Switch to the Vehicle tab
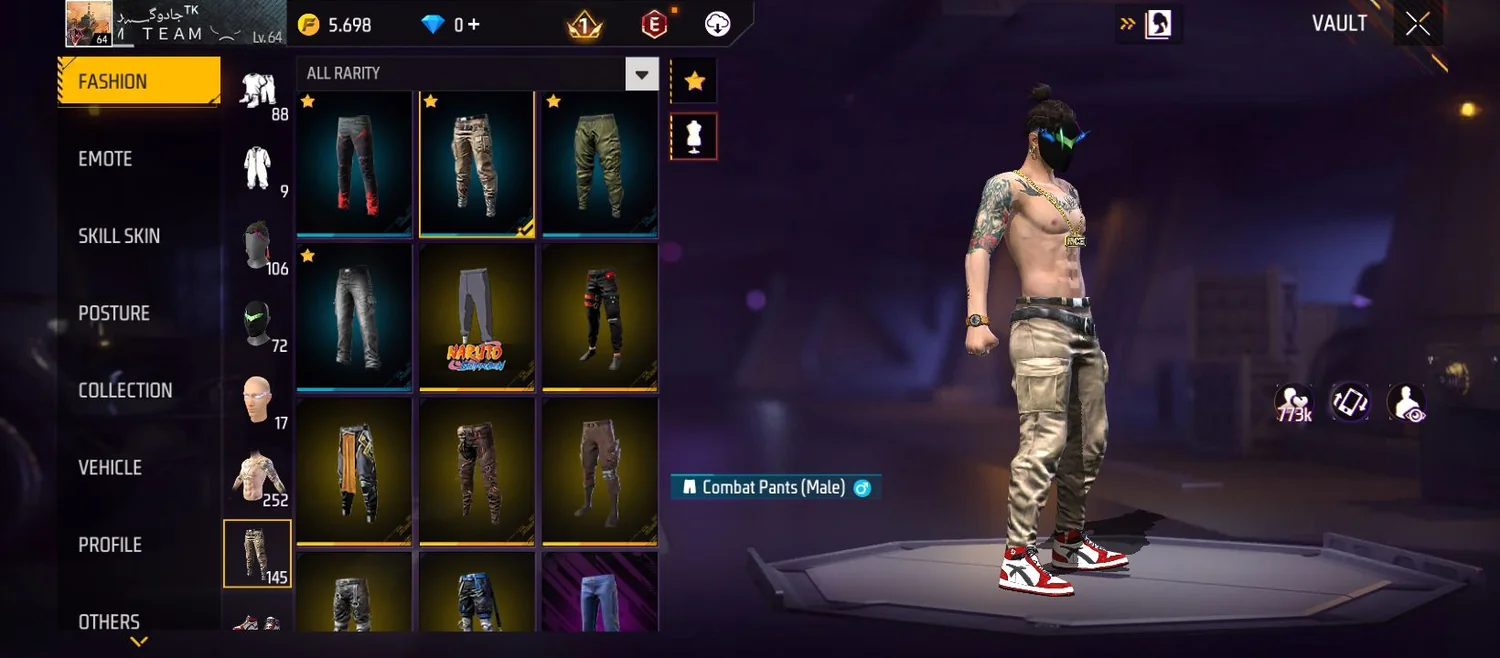 [110, 467]
